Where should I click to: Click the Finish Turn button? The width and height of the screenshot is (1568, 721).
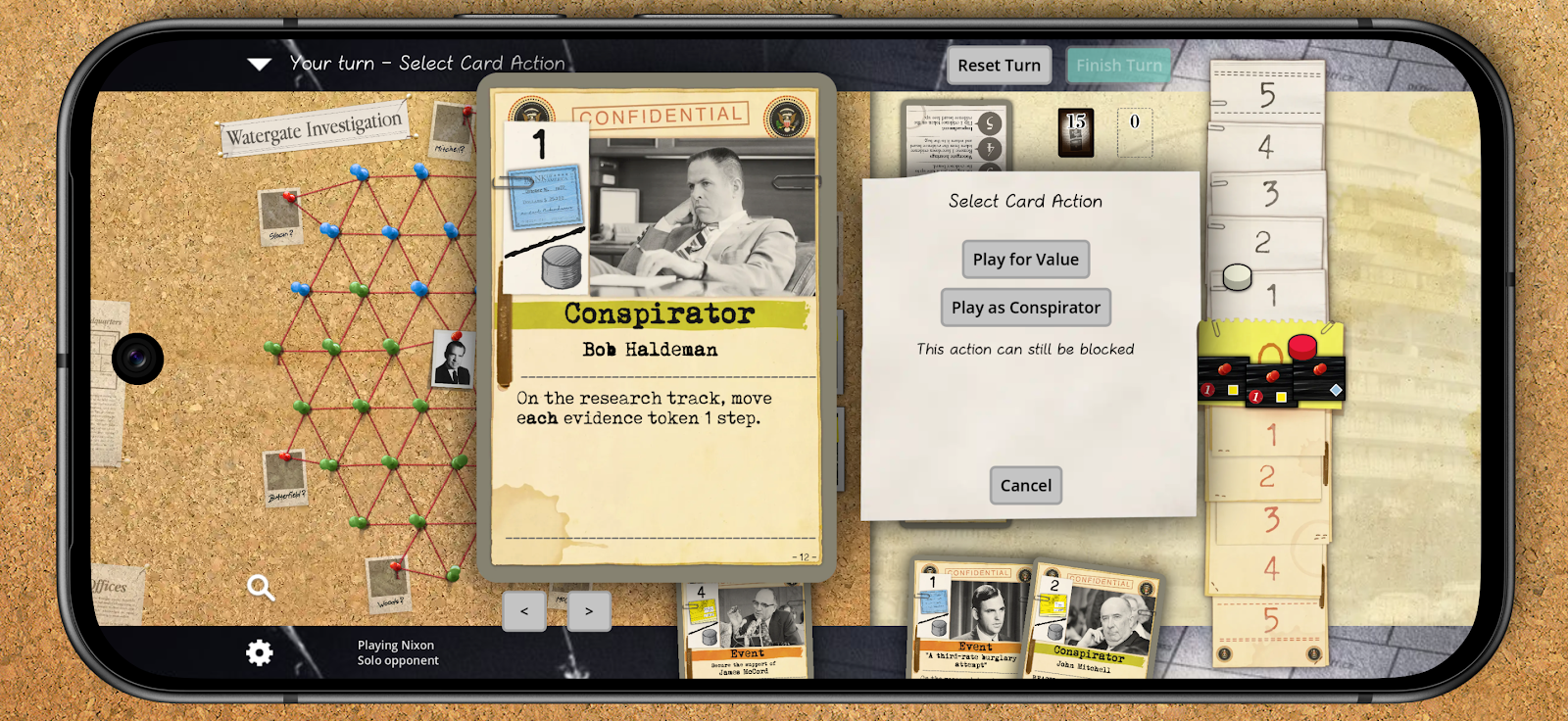pyautogui.click(x=1118, y=66)
